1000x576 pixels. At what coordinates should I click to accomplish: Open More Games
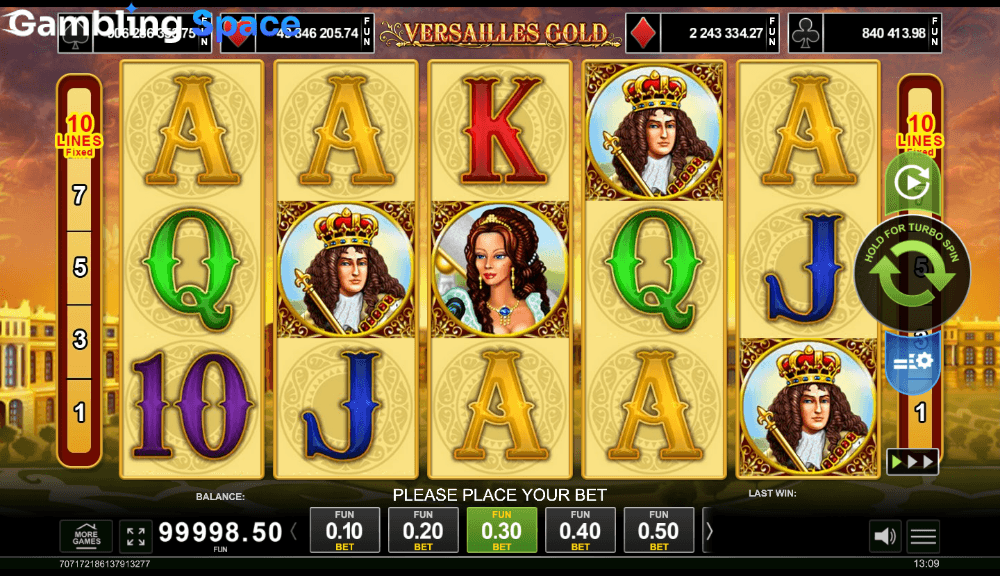86,536
